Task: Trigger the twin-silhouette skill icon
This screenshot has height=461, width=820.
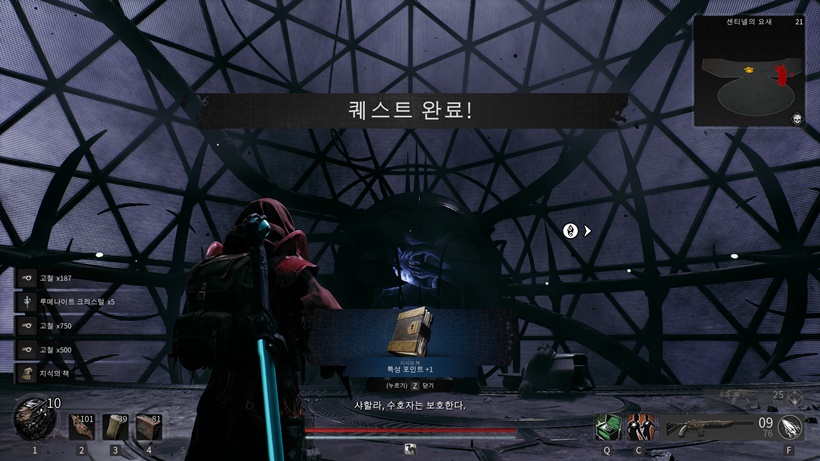Action: pyautogui.click(x=639, y=427)
